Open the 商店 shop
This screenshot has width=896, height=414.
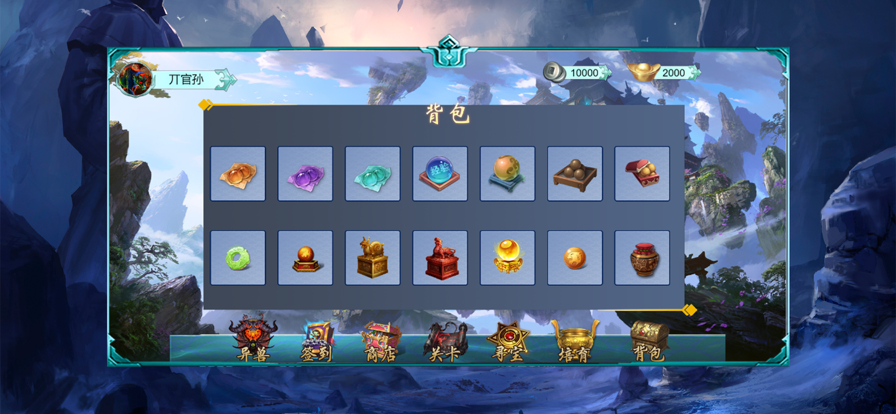pos(380,338)
